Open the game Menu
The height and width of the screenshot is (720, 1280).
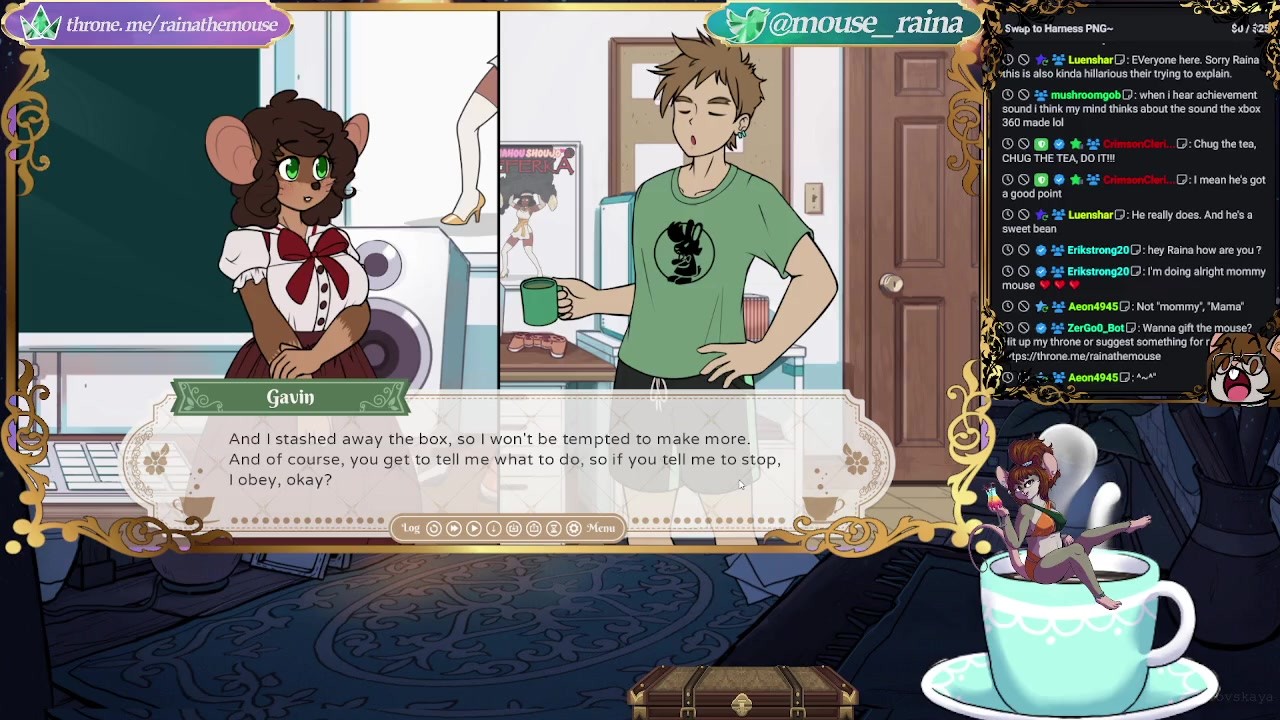601,528
